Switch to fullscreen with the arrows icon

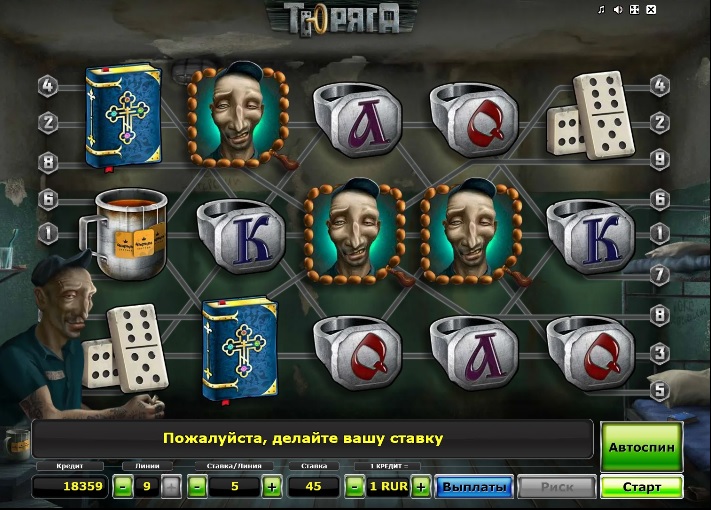tap(634, 10)
